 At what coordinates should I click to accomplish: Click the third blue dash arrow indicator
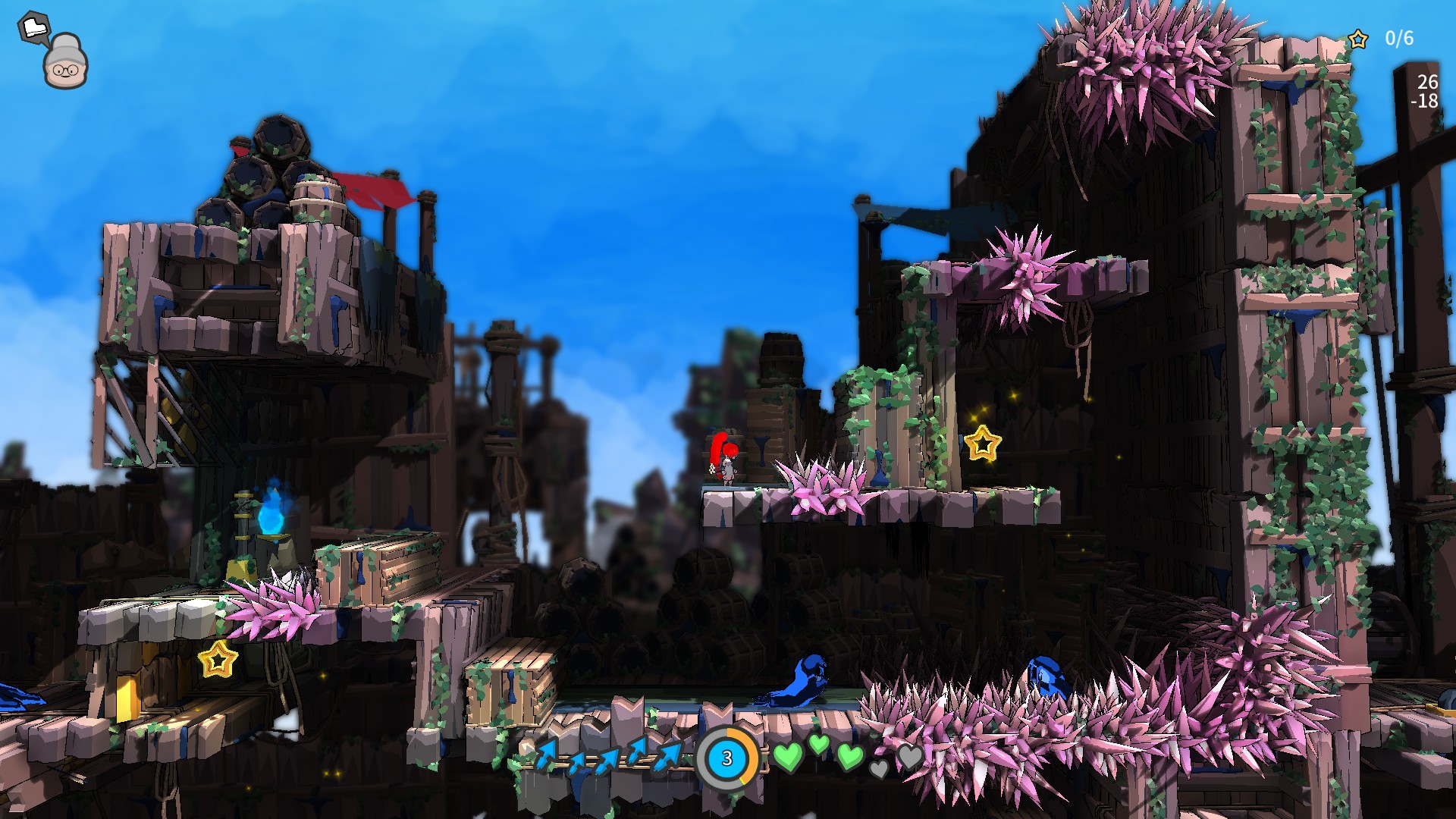coord(607,762)
